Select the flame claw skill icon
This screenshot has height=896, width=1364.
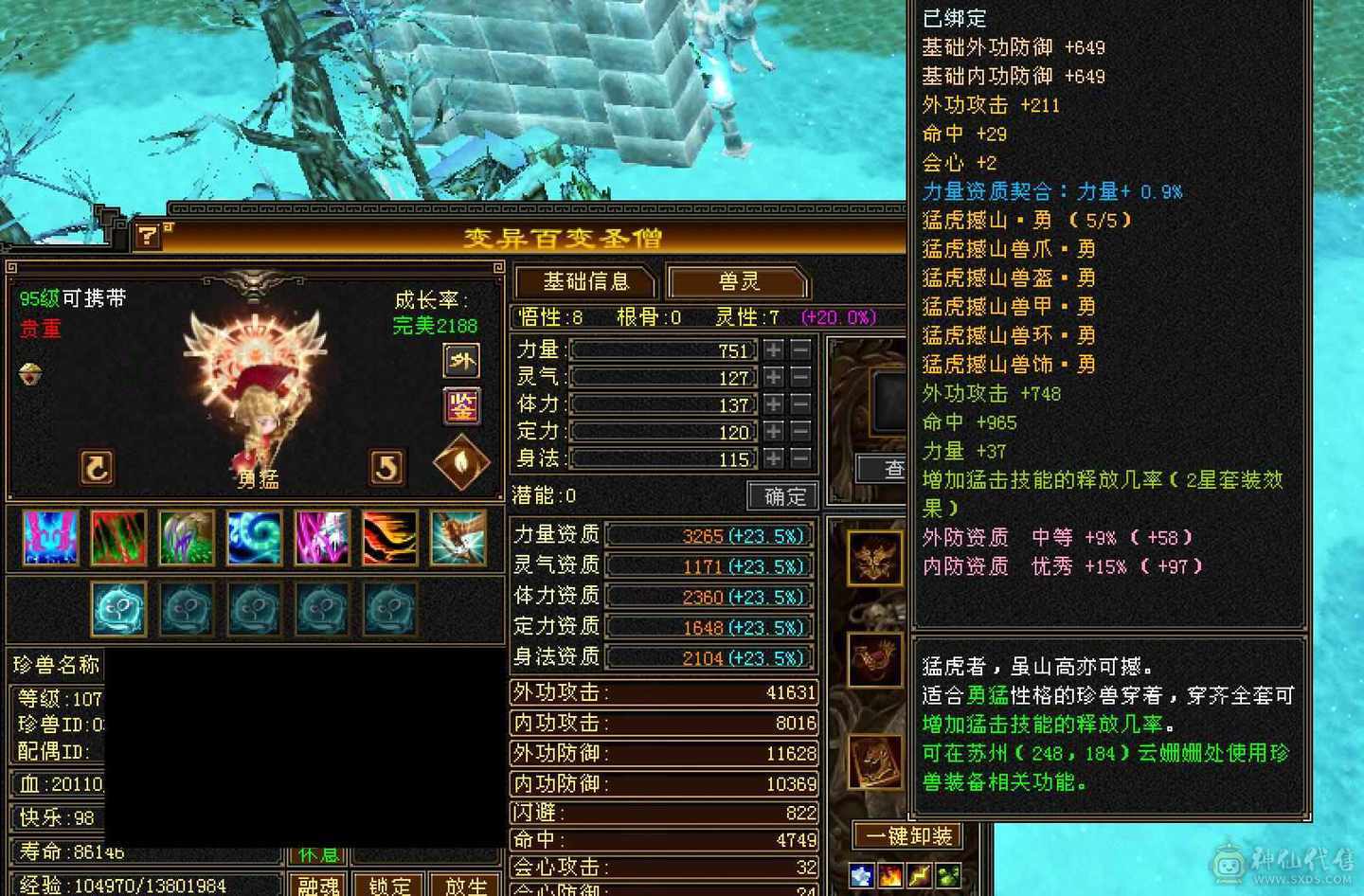pos(389,538)
